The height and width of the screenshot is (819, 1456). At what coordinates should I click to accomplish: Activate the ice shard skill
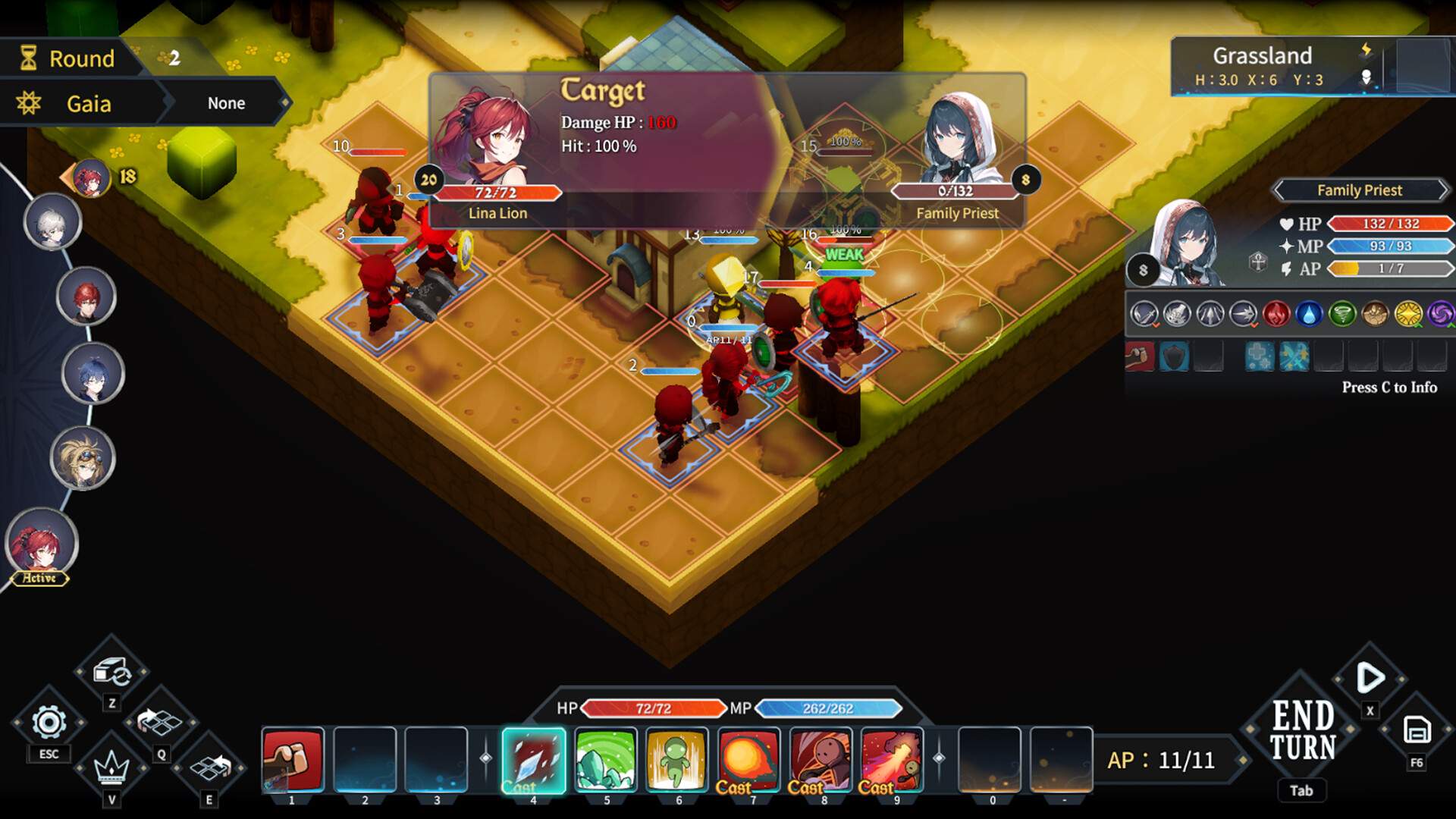tap(533, 760)
